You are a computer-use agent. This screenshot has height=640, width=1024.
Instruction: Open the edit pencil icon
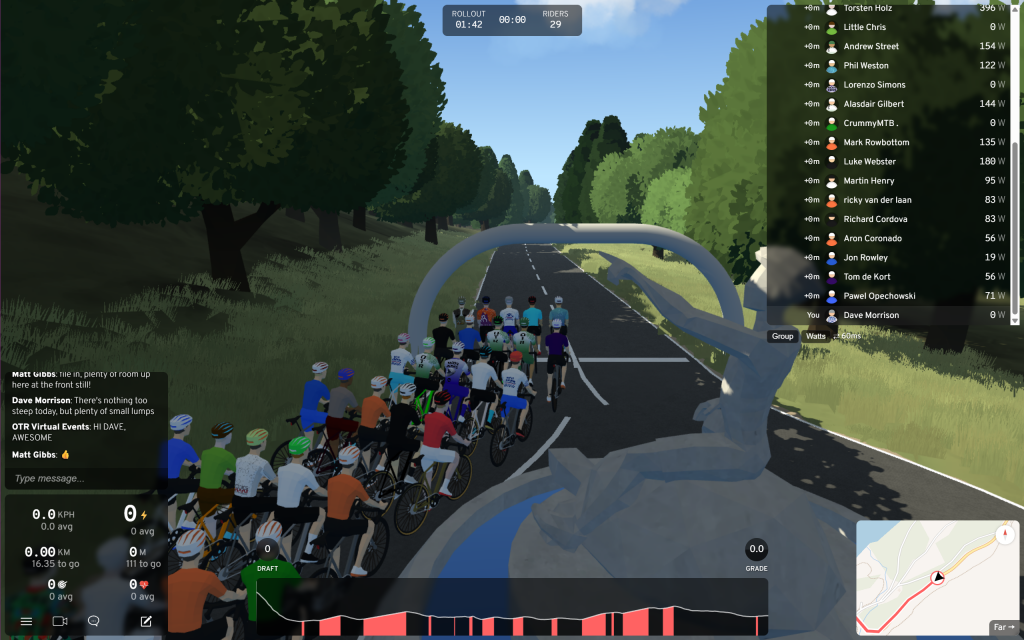(146, 621)
